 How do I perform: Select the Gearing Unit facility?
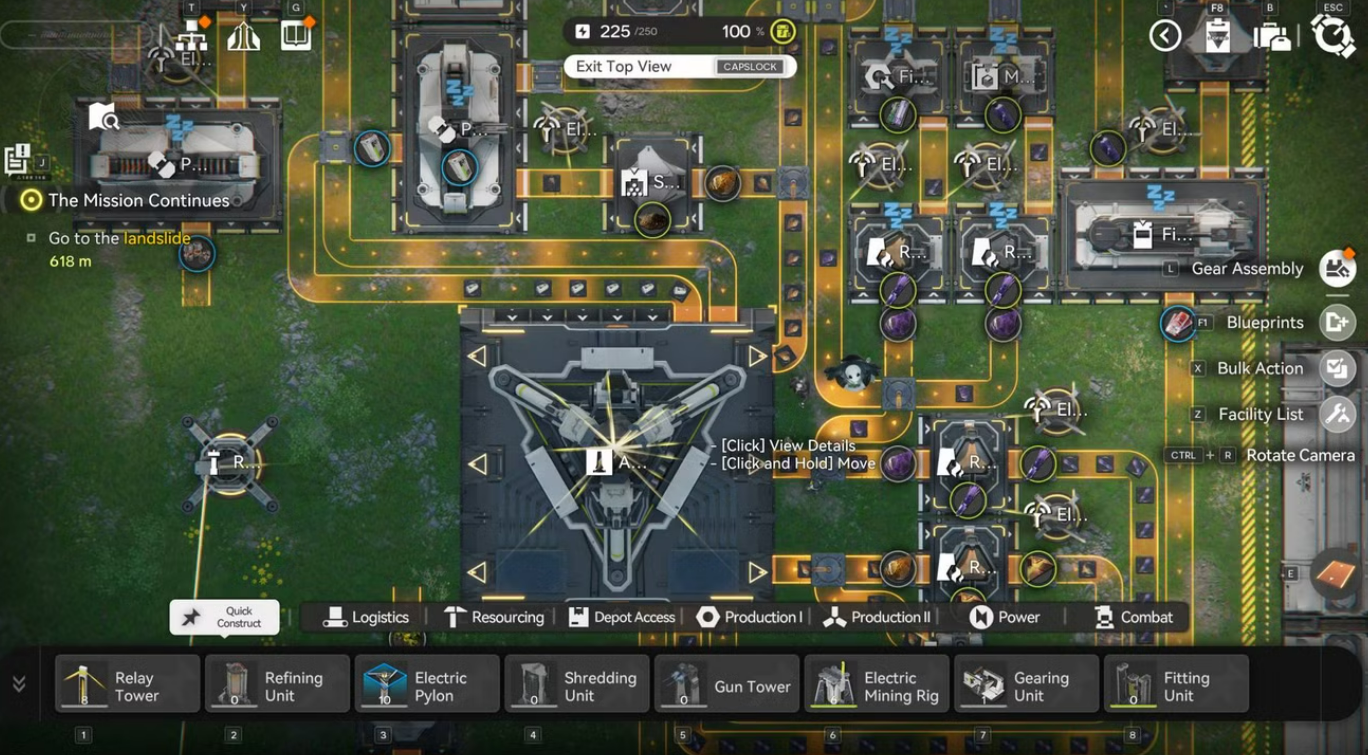point(1026,683)
